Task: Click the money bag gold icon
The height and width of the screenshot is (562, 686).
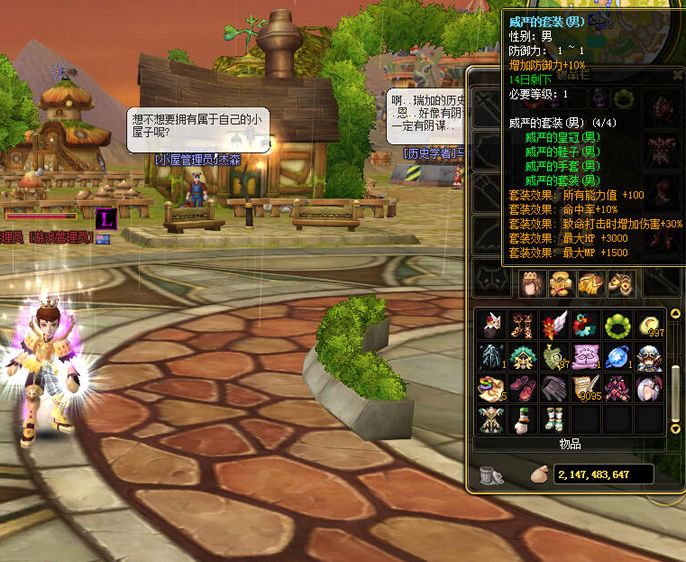Action: click(538, 474)
